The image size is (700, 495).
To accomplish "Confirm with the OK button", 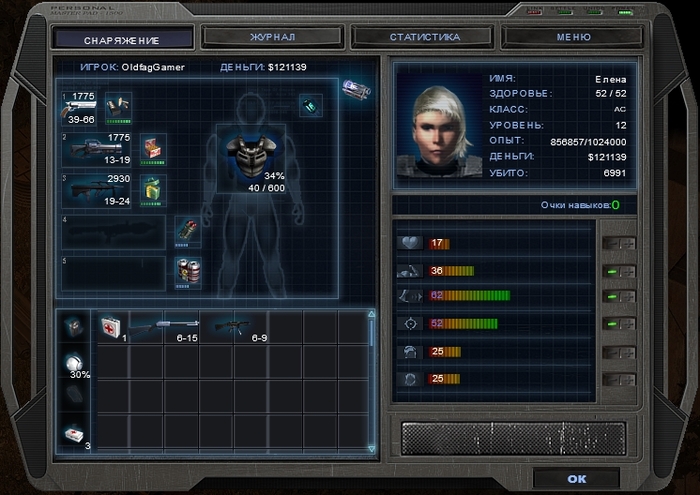I will 576,478.
